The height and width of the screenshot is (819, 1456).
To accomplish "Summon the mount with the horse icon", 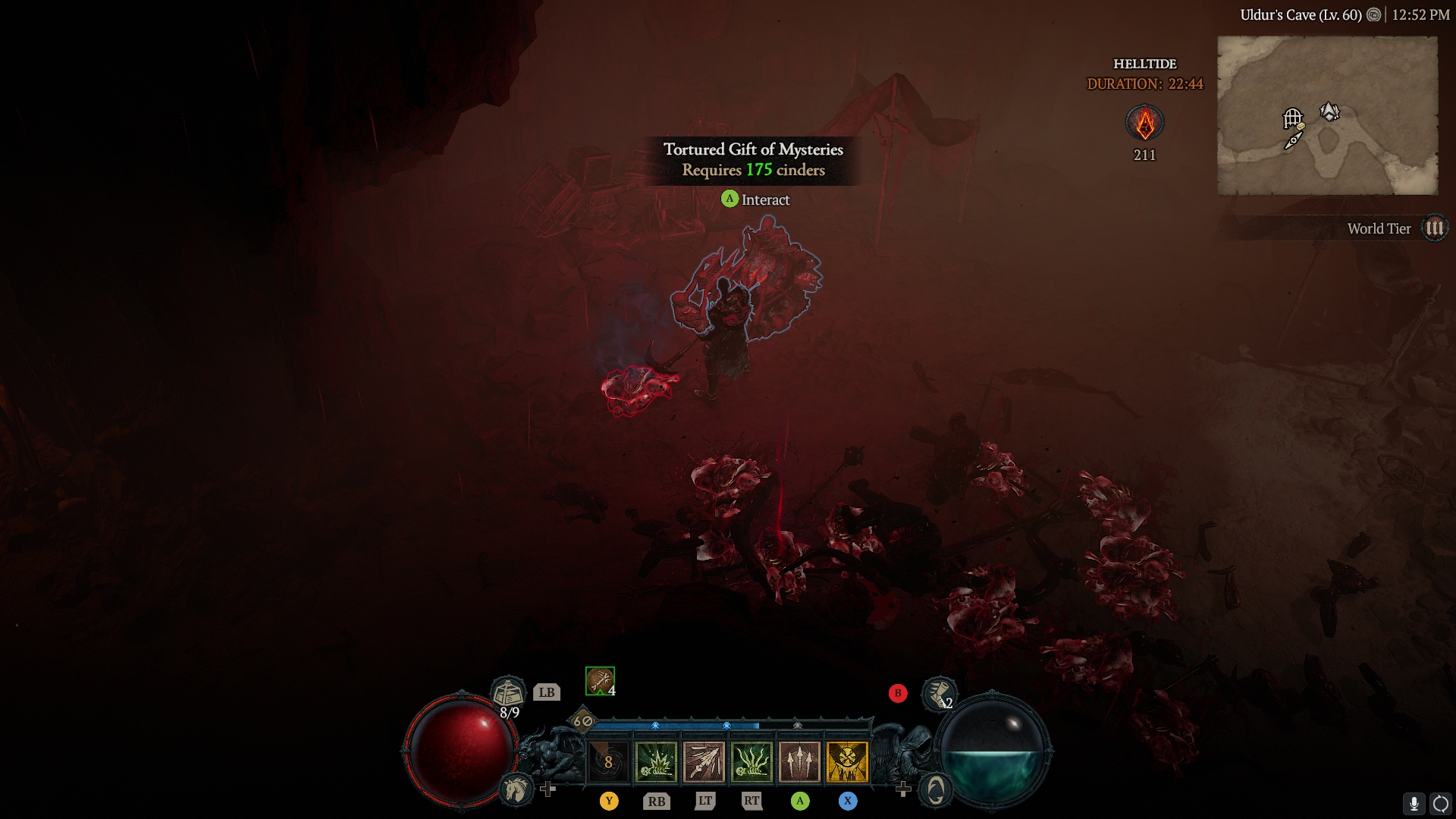I will tap(516, 789).
